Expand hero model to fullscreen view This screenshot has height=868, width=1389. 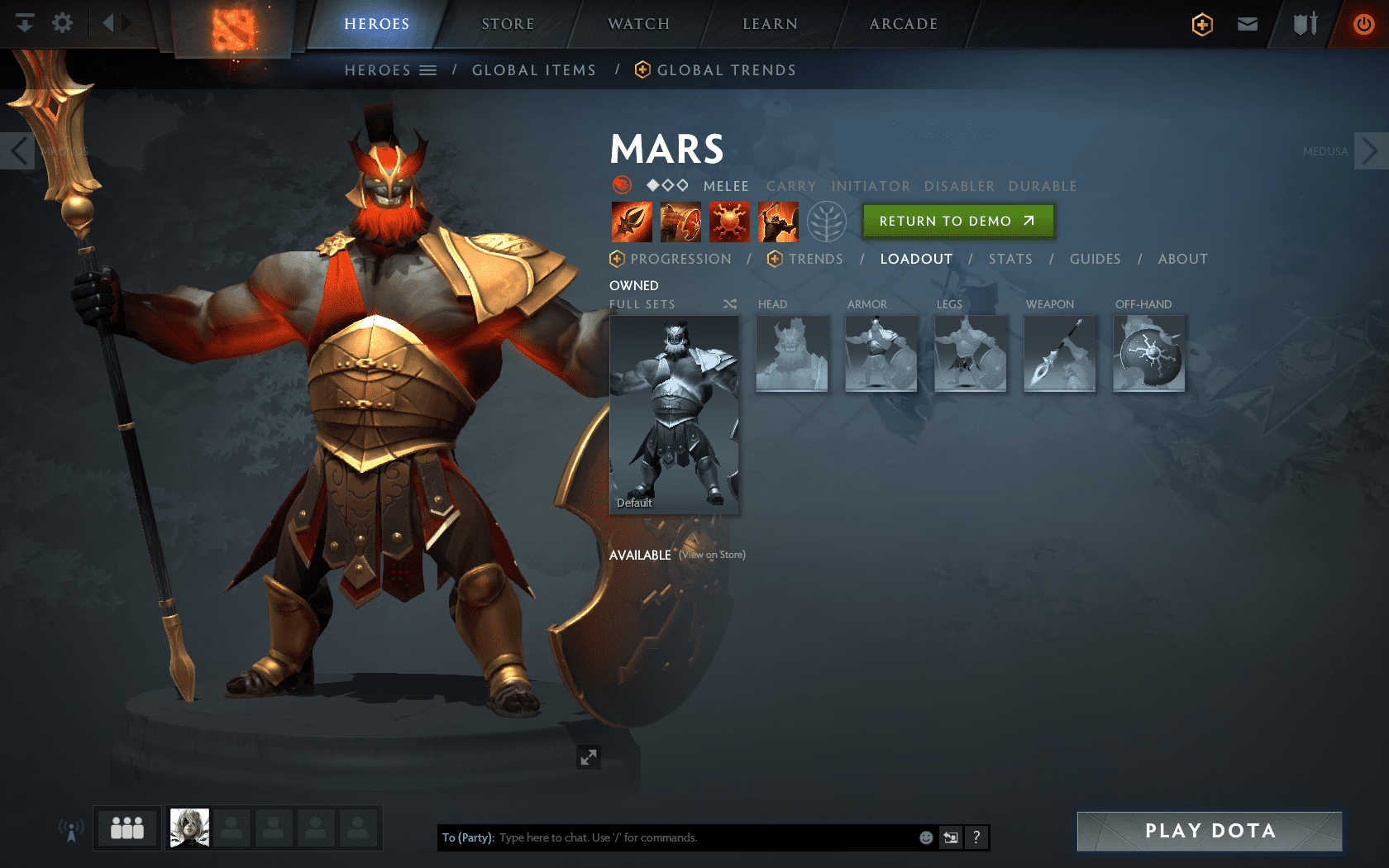[x=588, y=756]
